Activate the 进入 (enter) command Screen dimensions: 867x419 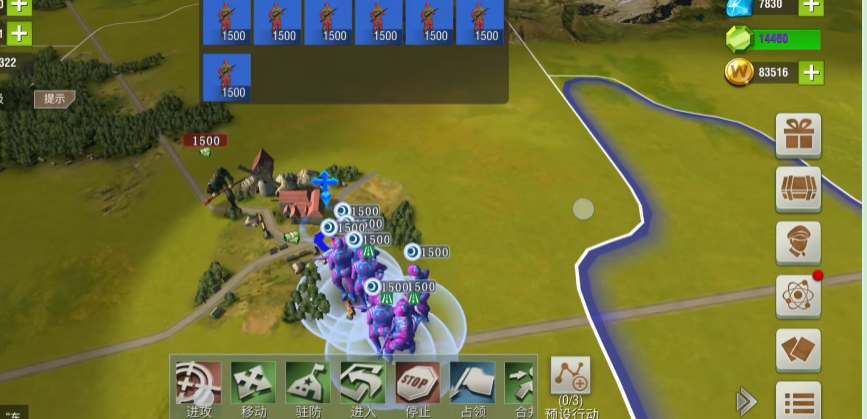click(362, 384)
